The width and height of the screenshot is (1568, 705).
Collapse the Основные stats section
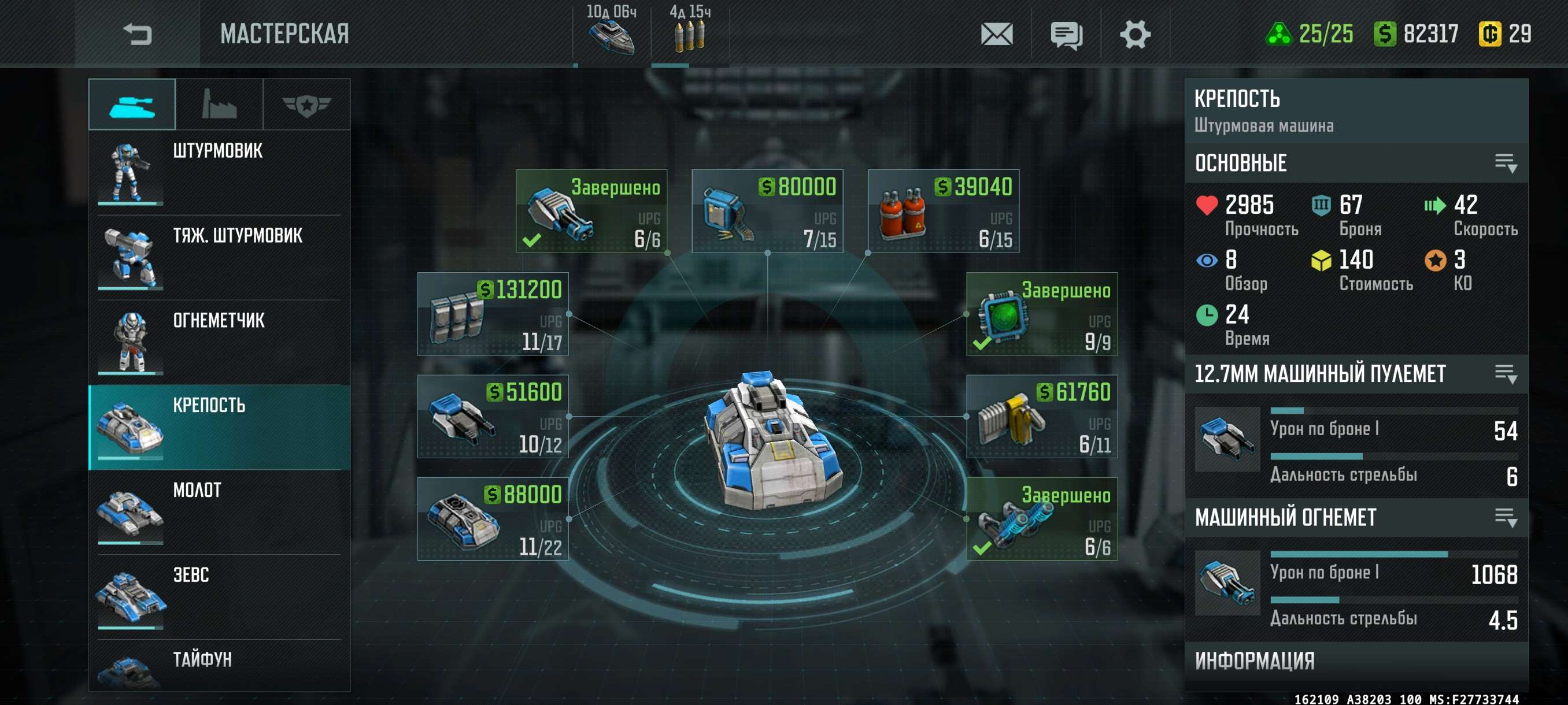point(1505,163)
